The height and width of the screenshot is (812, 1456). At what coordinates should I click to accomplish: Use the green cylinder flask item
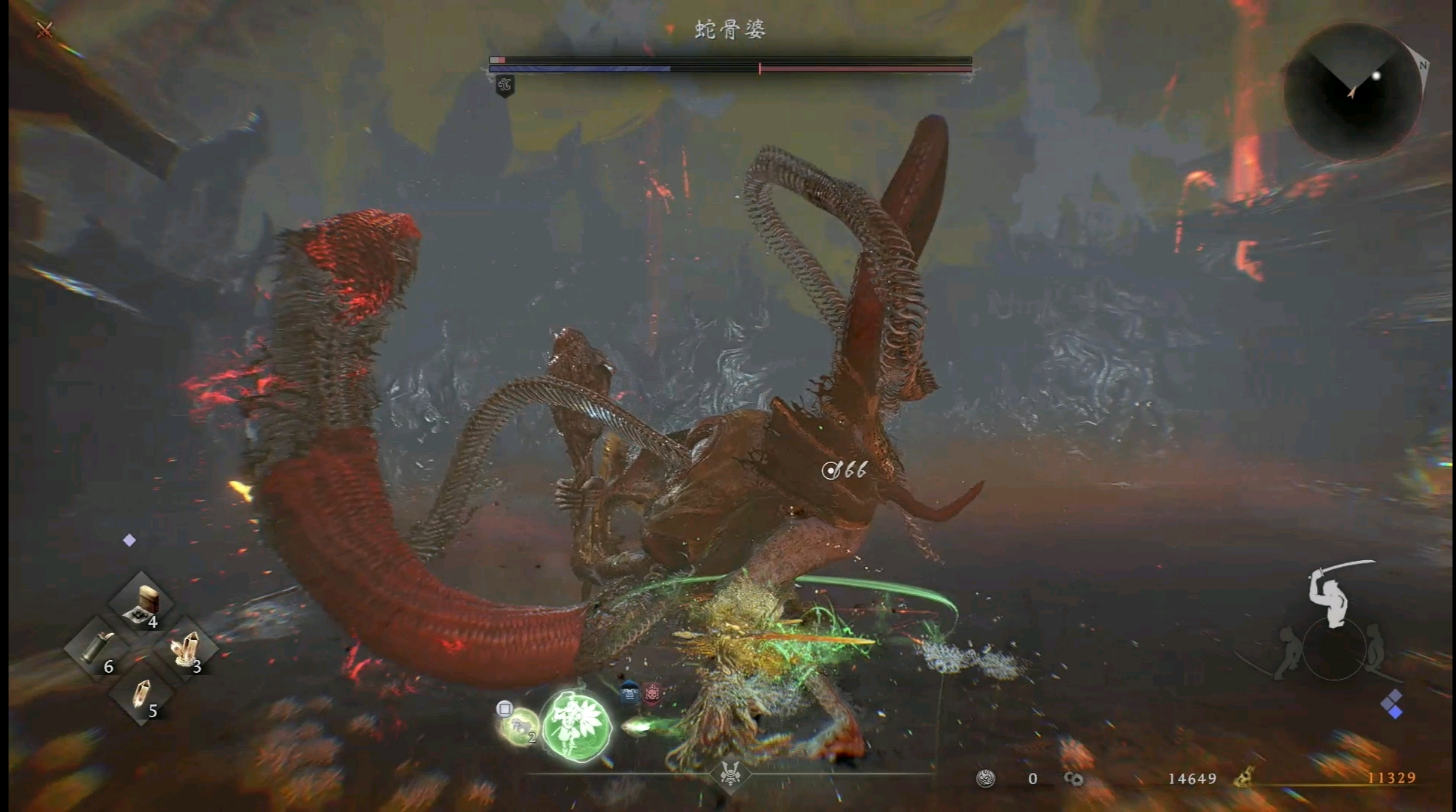point(98,648)
